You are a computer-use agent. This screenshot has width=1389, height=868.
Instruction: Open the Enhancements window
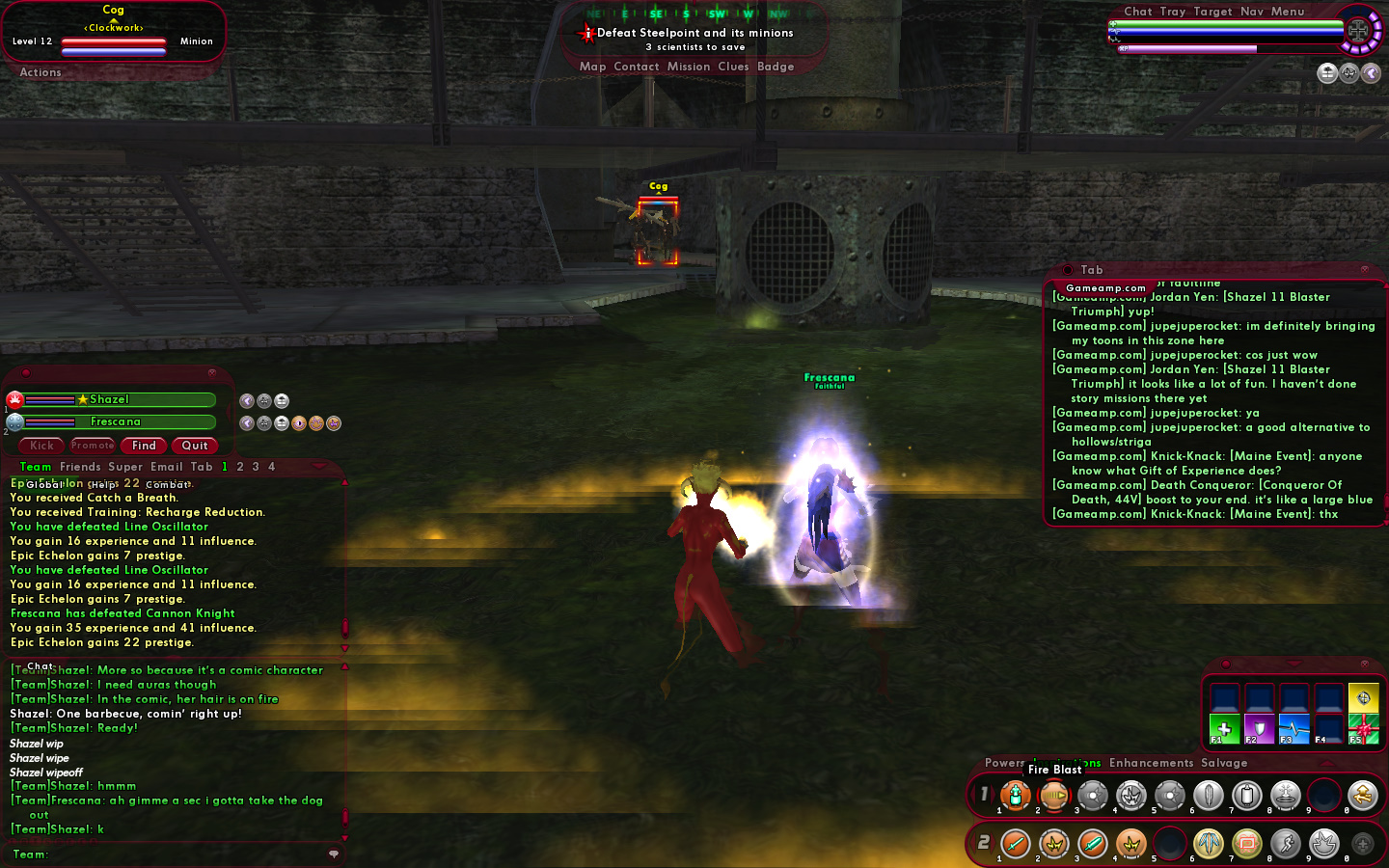1151,763
